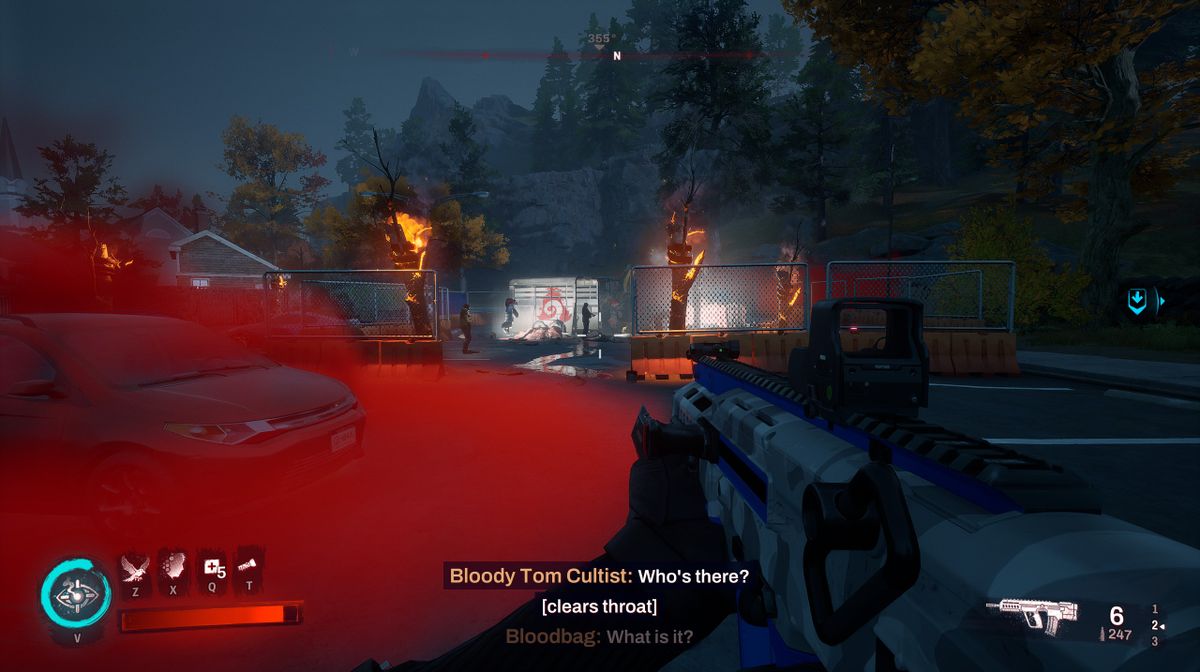Switch to weapon slot 3

1155,641
